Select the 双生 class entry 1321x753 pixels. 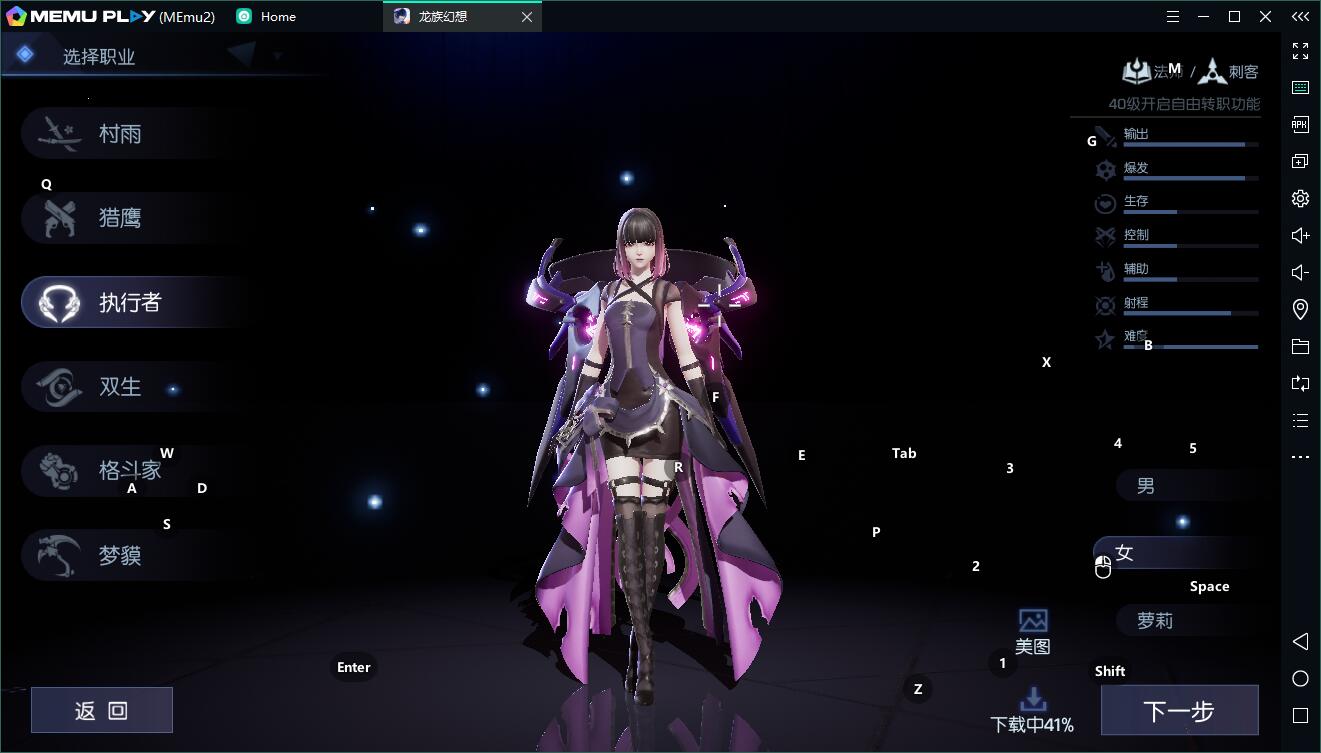(x=120, y=387)
